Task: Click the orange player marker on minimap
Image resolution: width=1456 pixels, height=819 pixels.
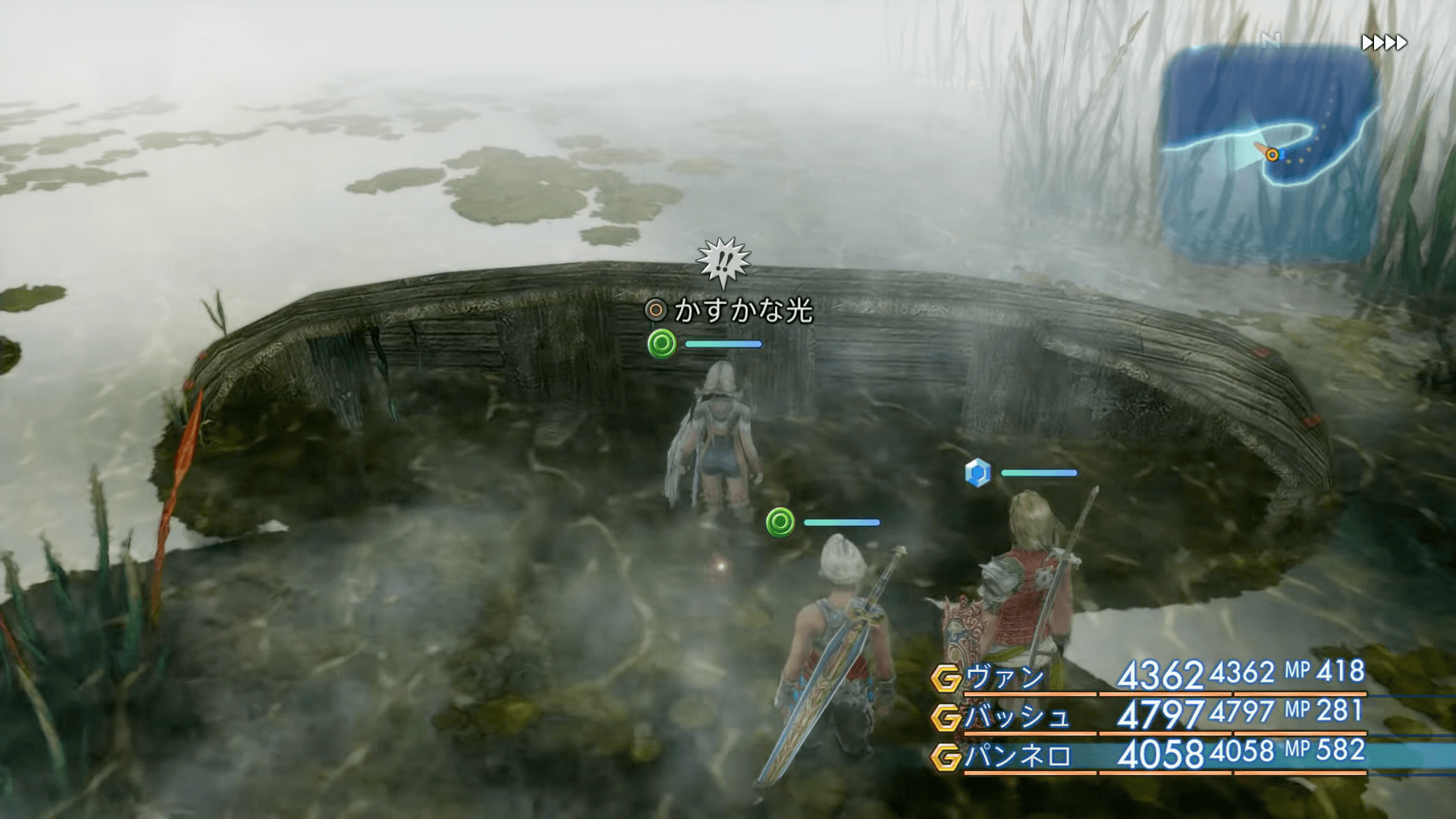Action: click(1272, 155)
